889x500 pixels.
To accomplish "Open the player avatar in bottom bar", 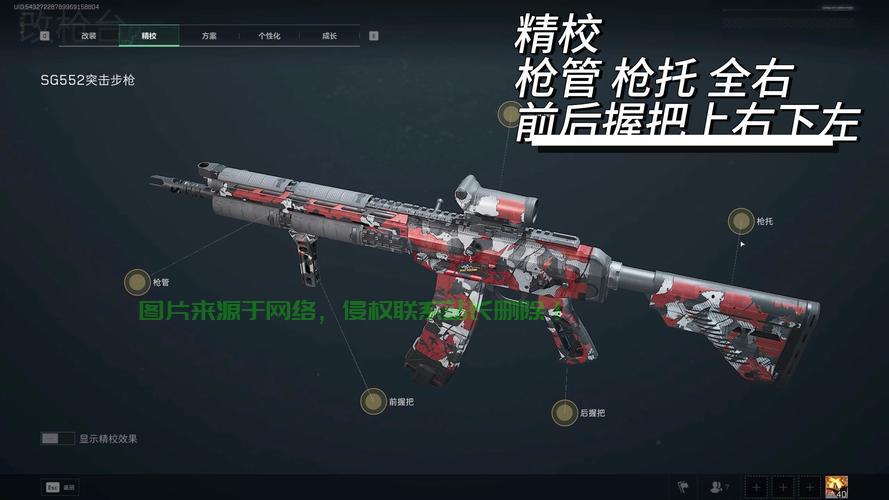I will pos(836,487).
